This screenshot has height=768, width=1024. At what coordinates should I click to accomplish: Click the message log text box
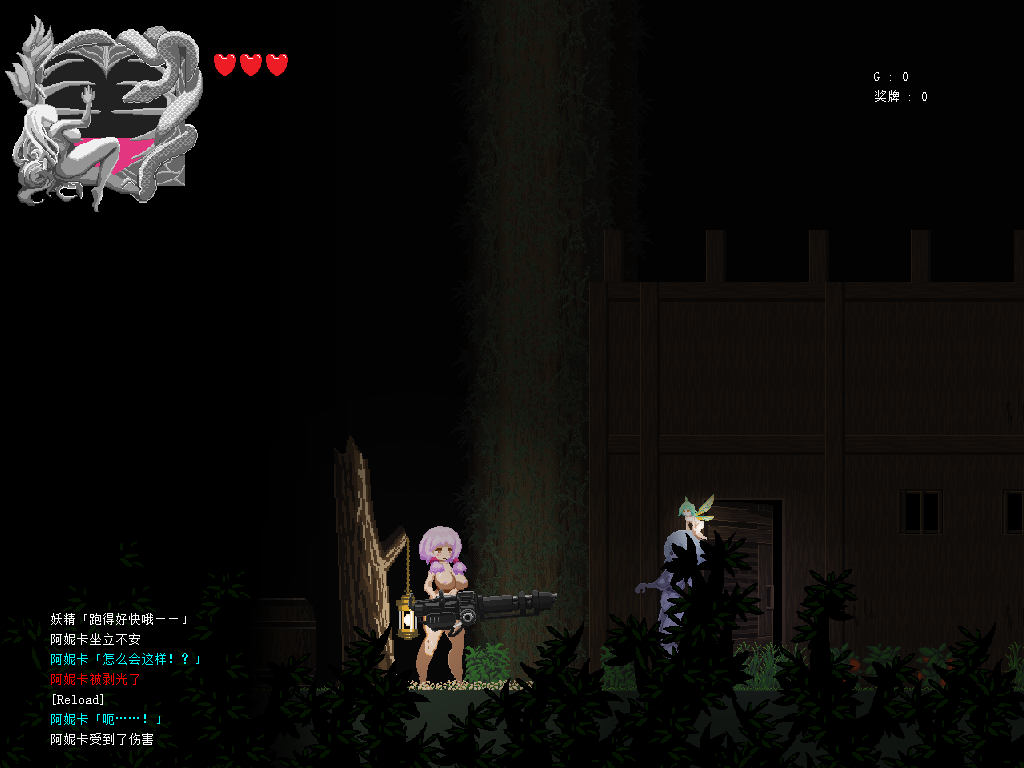tap(125, 680)
